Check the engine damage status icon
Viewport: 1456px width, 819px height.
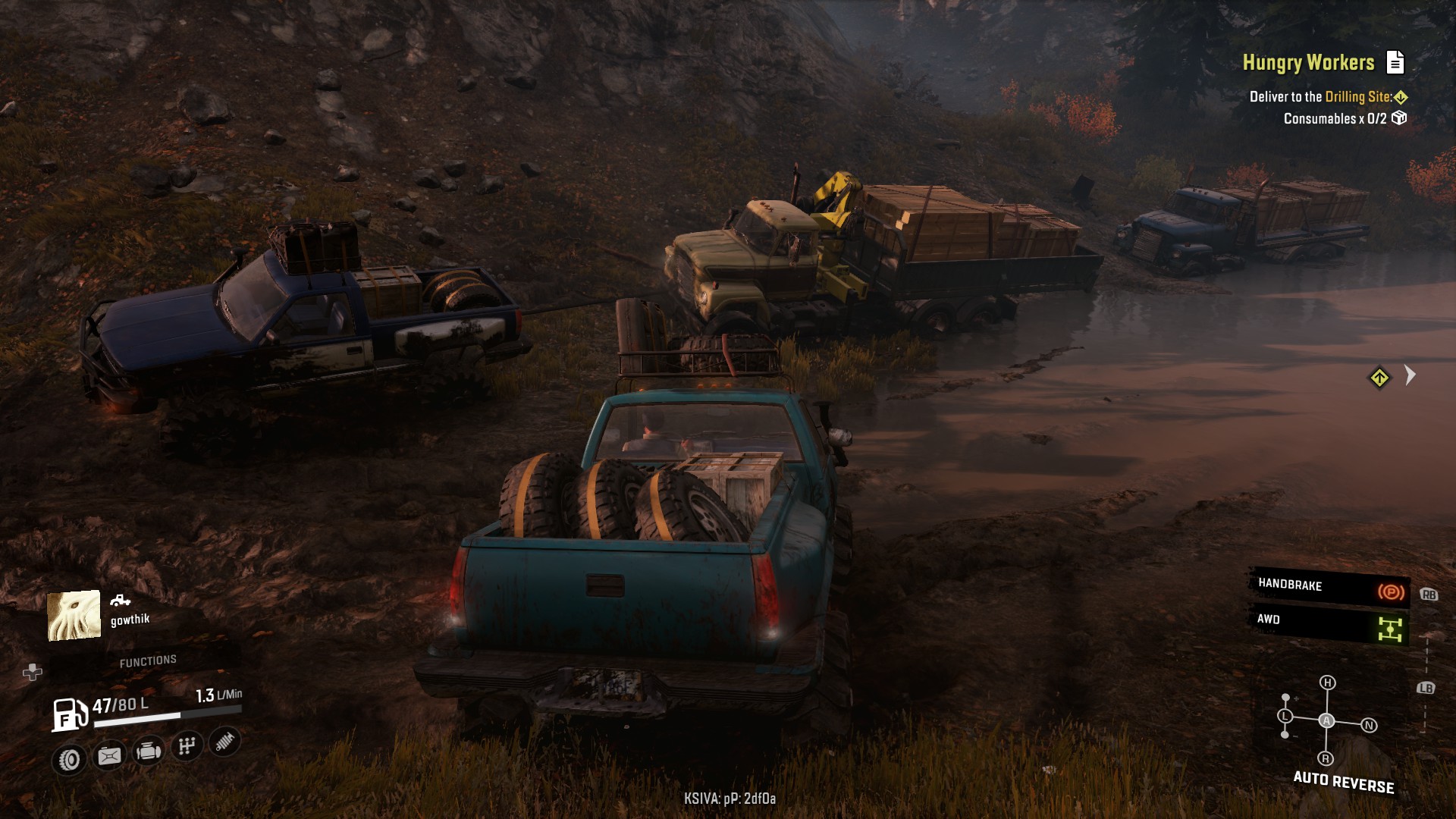148,752
